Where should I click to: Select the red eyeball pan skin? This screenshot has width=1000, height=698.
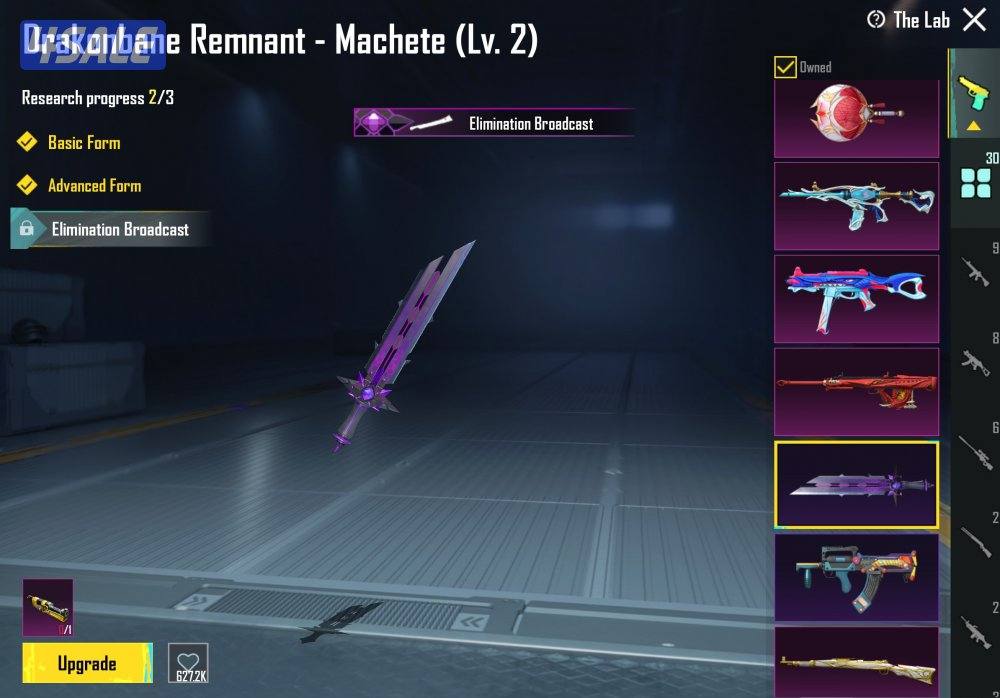(856, 118)
